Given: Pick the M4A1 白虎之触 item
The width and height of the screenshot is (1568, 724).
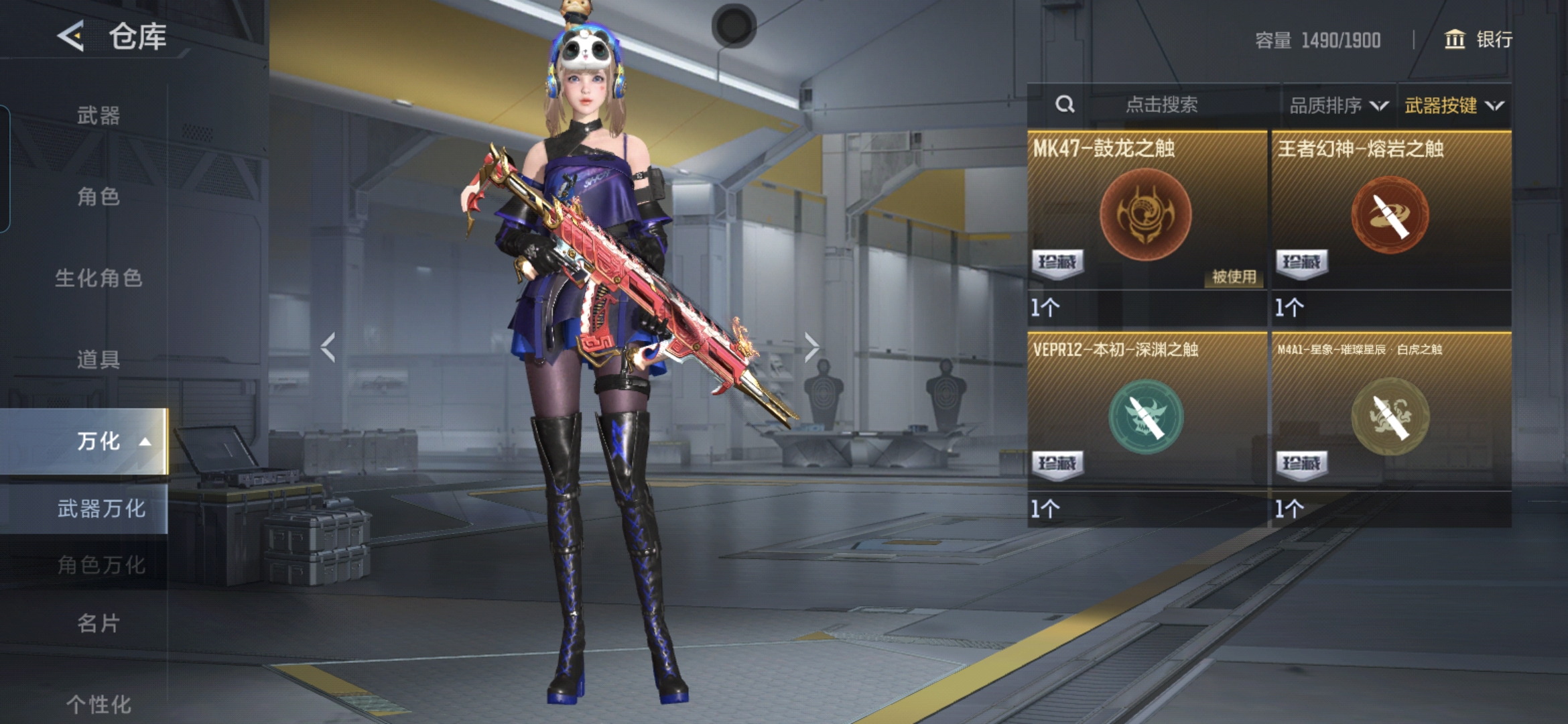Looking at the screenshot, I should click(x=1390, y=422).
